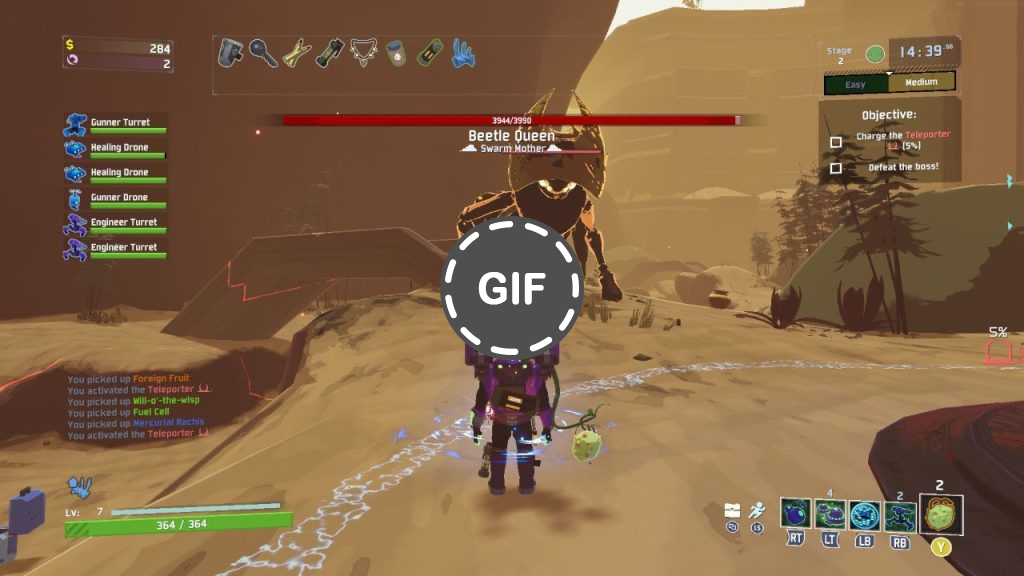Select the Gunner Turret ally entry
Screen dimensions: 1024x576
115,124
